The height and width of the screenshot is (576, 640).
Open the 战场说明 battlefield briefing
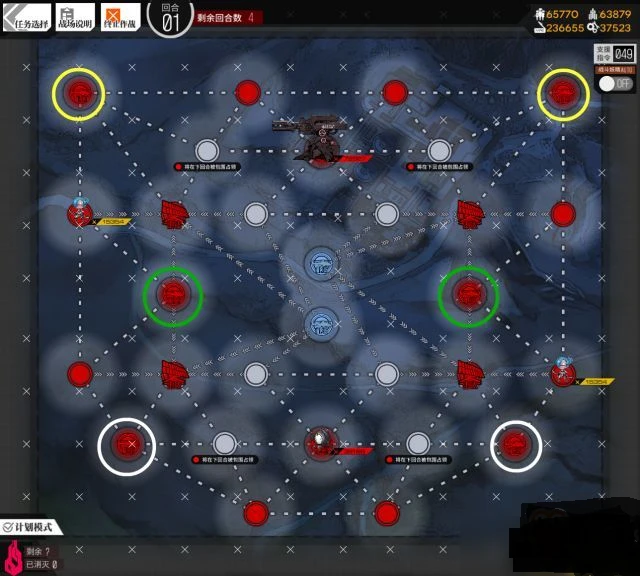pos(72,16)
